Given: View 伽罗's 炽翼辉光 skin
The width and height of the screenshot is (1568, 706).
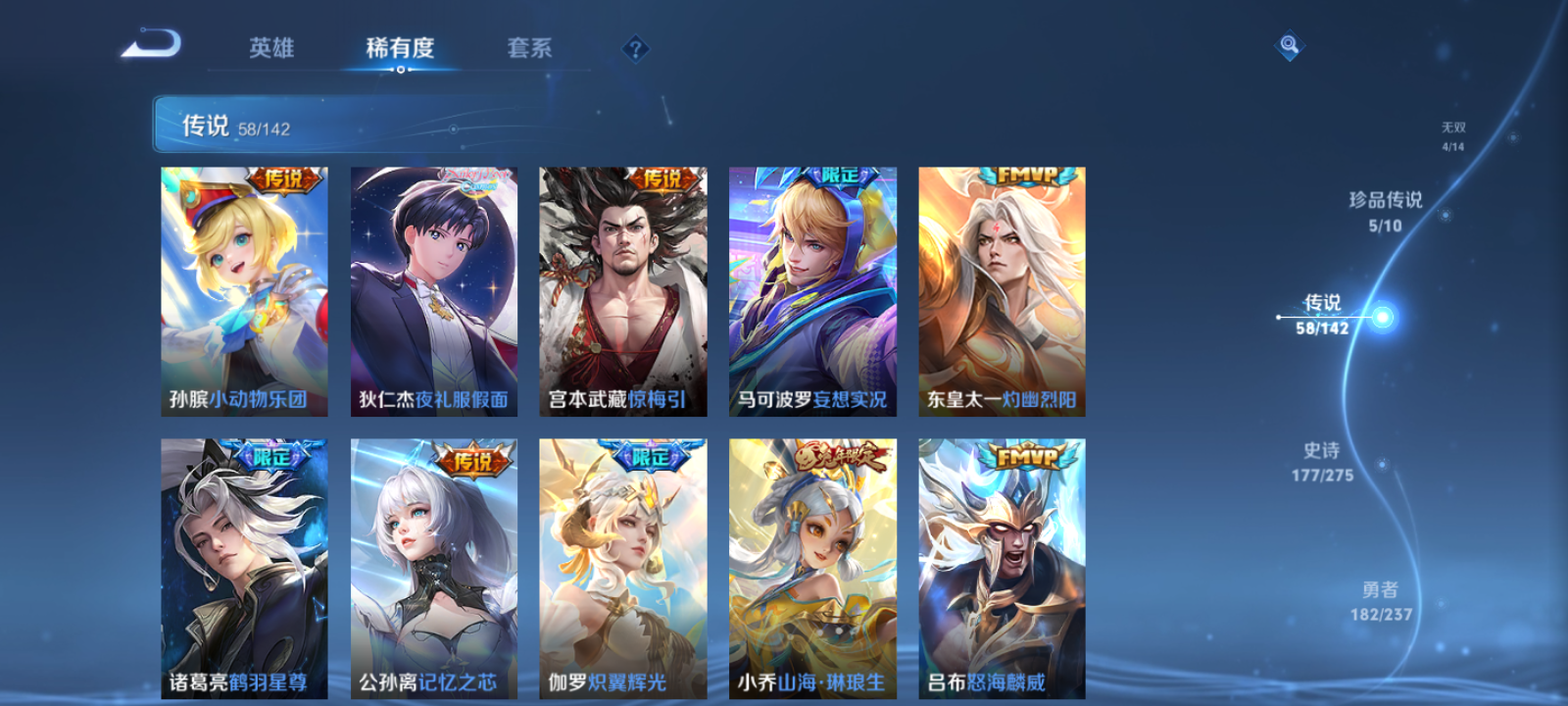Looking at the screenshot, I should [621, 564].
